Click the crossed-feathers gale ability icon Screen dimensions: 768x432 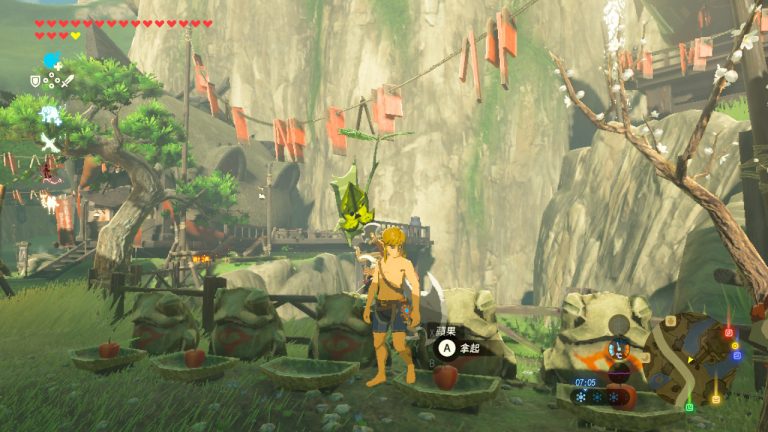(x=49, y=142)
